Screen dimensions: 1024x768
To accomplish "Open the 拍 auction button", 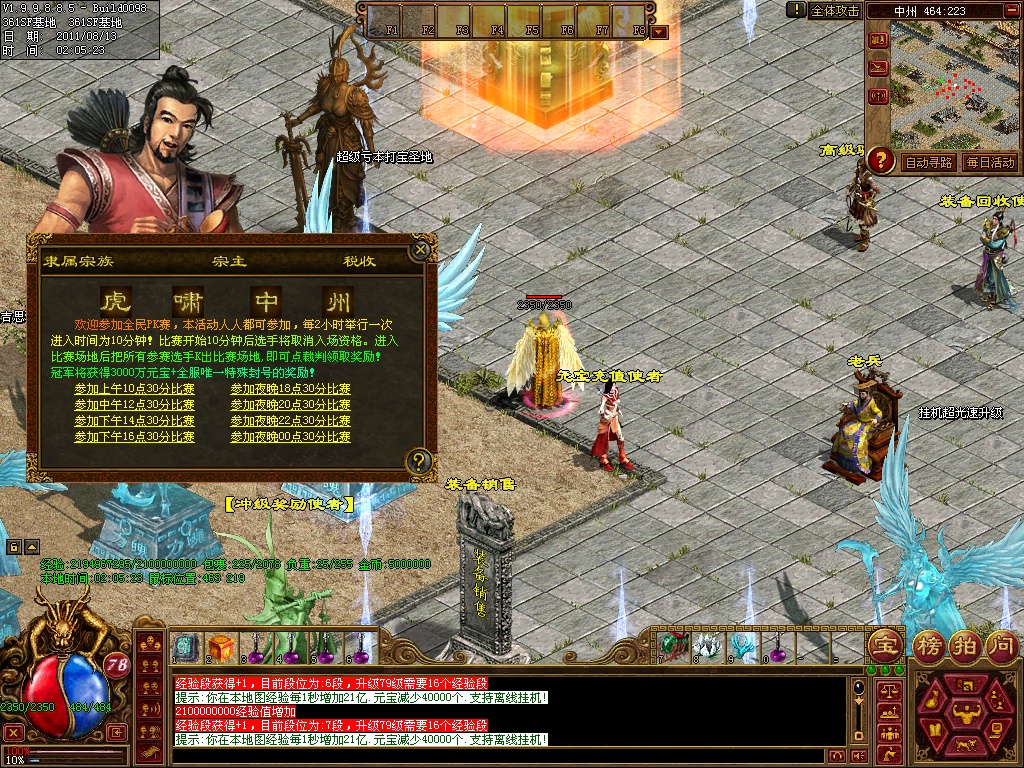I will (964, 643).
